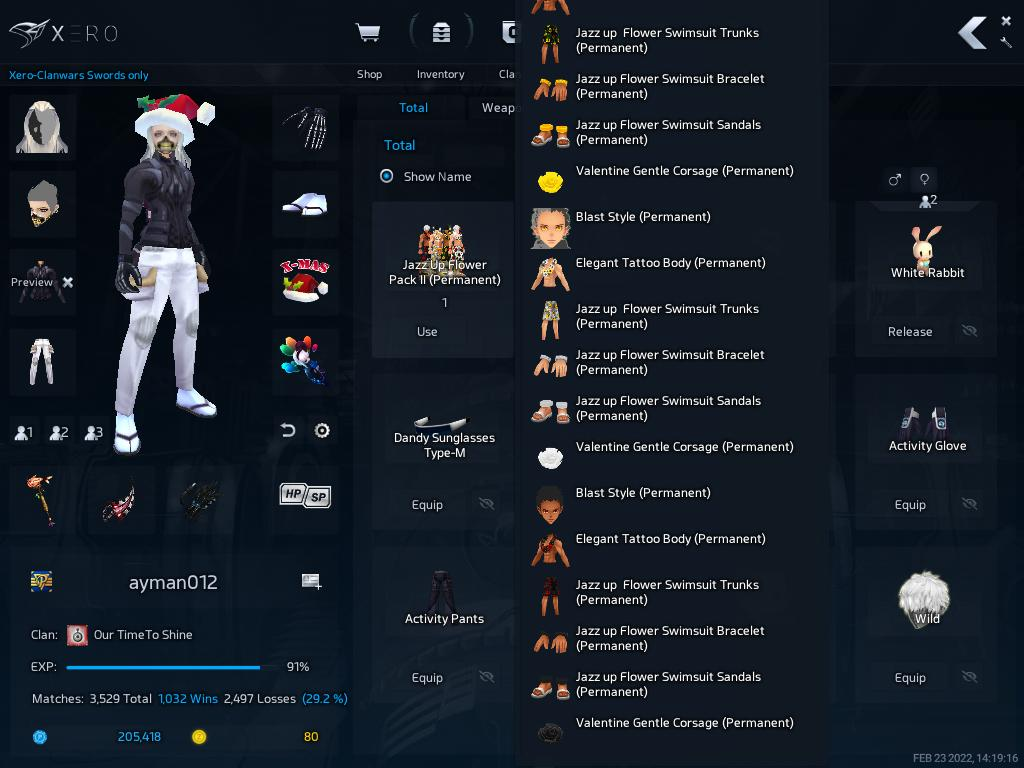Equip the Activity Glove
This screenshot has height=768, width=1024.
tap(909, 505)
